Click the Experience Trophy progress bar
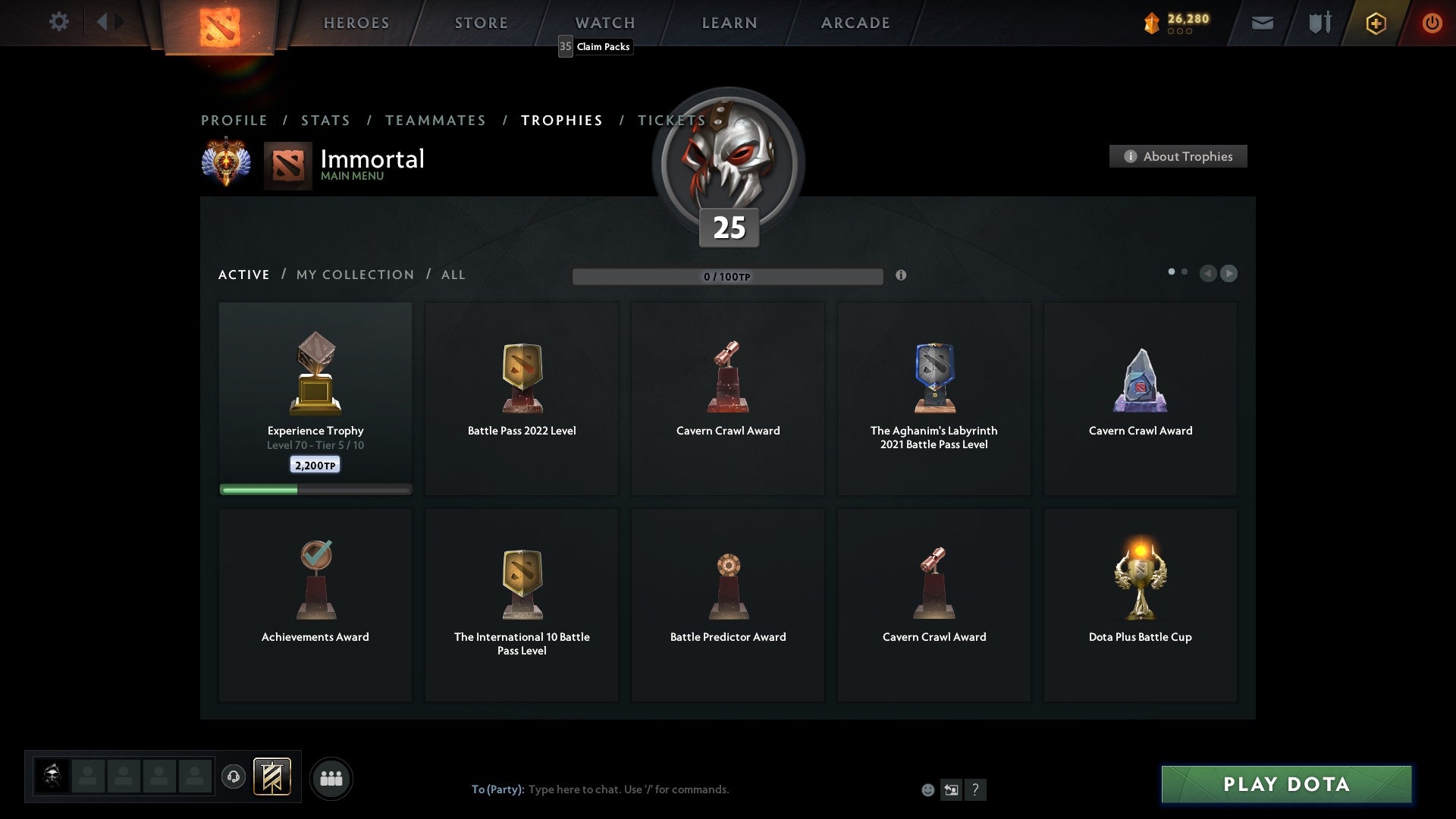The image size is (1456, 819). [315, 489]
